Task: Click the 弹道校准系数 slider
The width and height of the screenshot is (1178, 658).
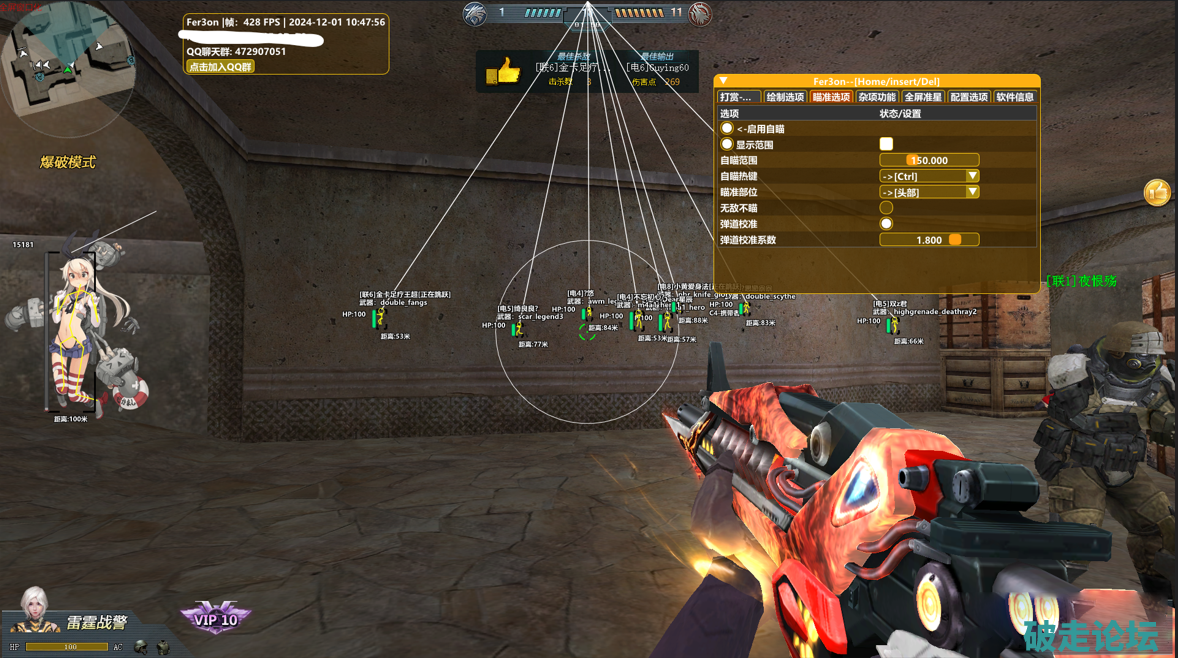Action: [929, 240]
